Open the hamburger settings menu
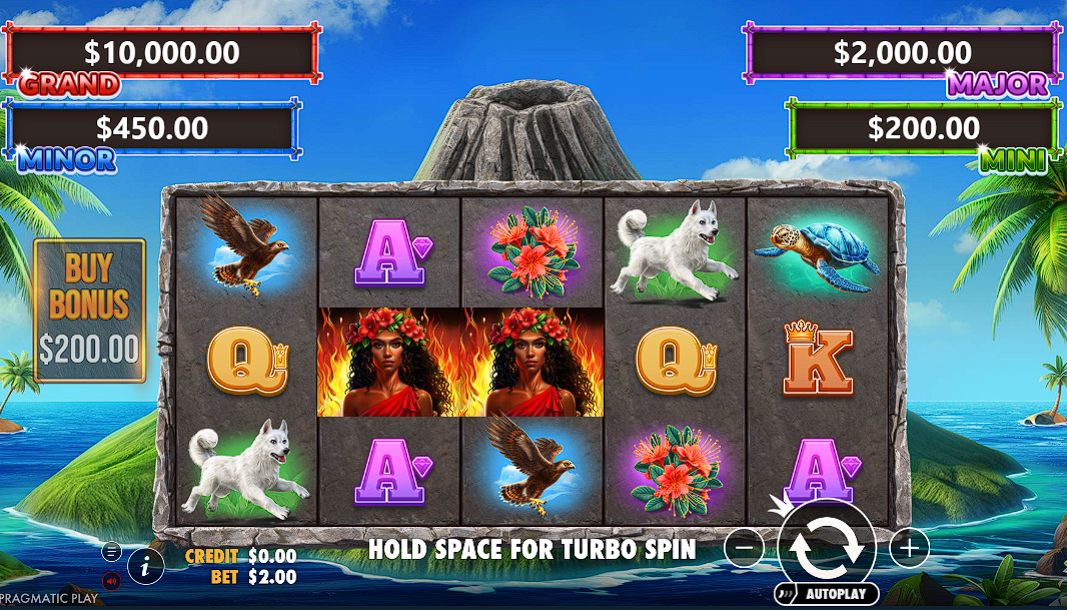 click(111, 551)
